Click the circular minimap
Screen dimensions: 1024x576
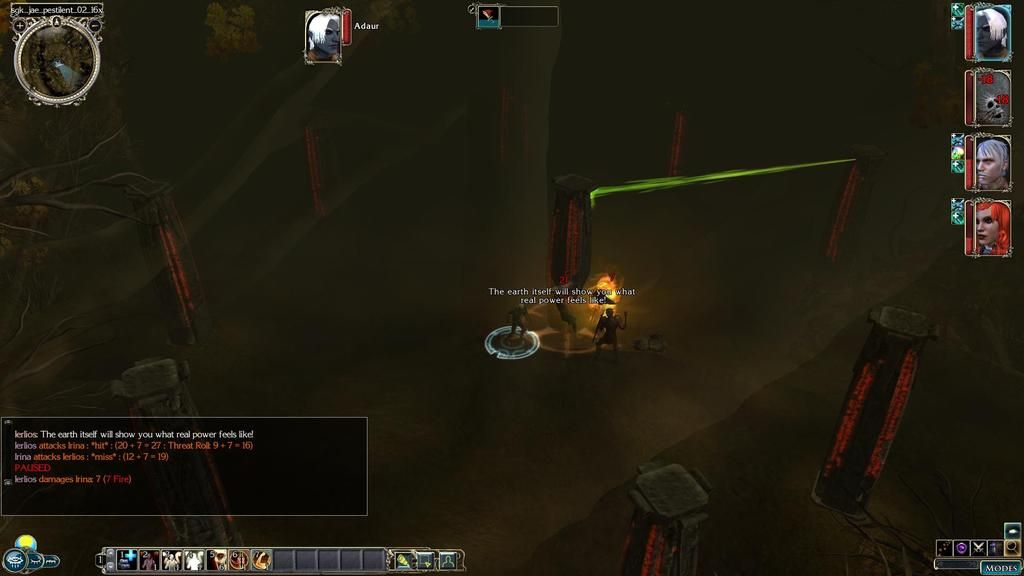[x=57, y=60]
